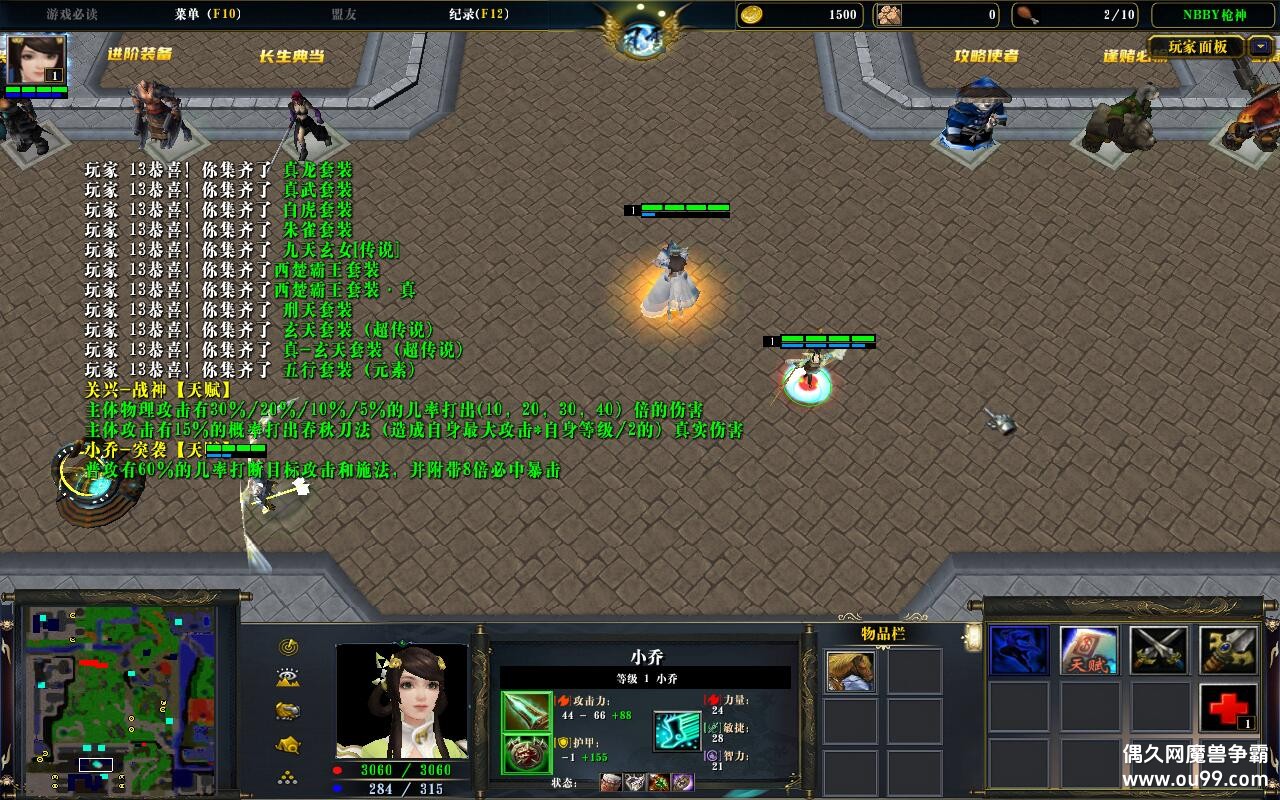Click the 游戏必读 button
The height and width of the screenshot is (800, 1280).
(72, 14)
